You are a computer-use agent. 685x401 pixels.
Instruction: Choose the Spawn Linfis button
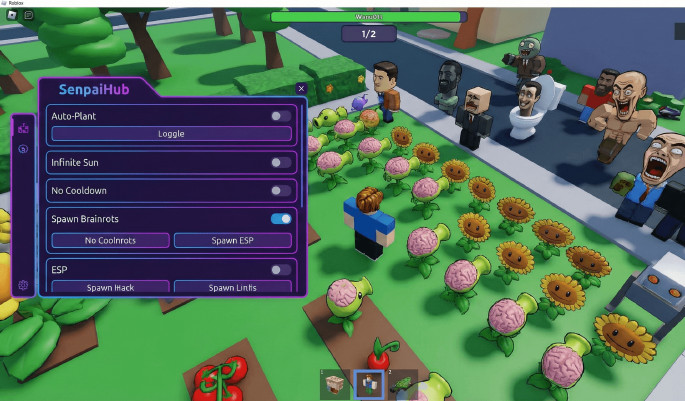click(233, 288)
